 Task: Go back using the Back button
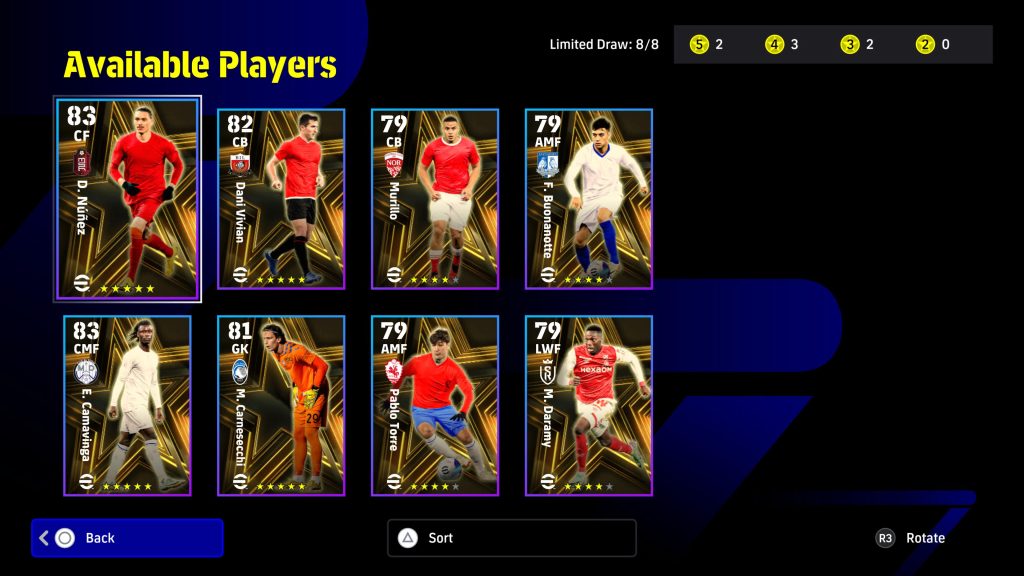[x=127, y=538]
